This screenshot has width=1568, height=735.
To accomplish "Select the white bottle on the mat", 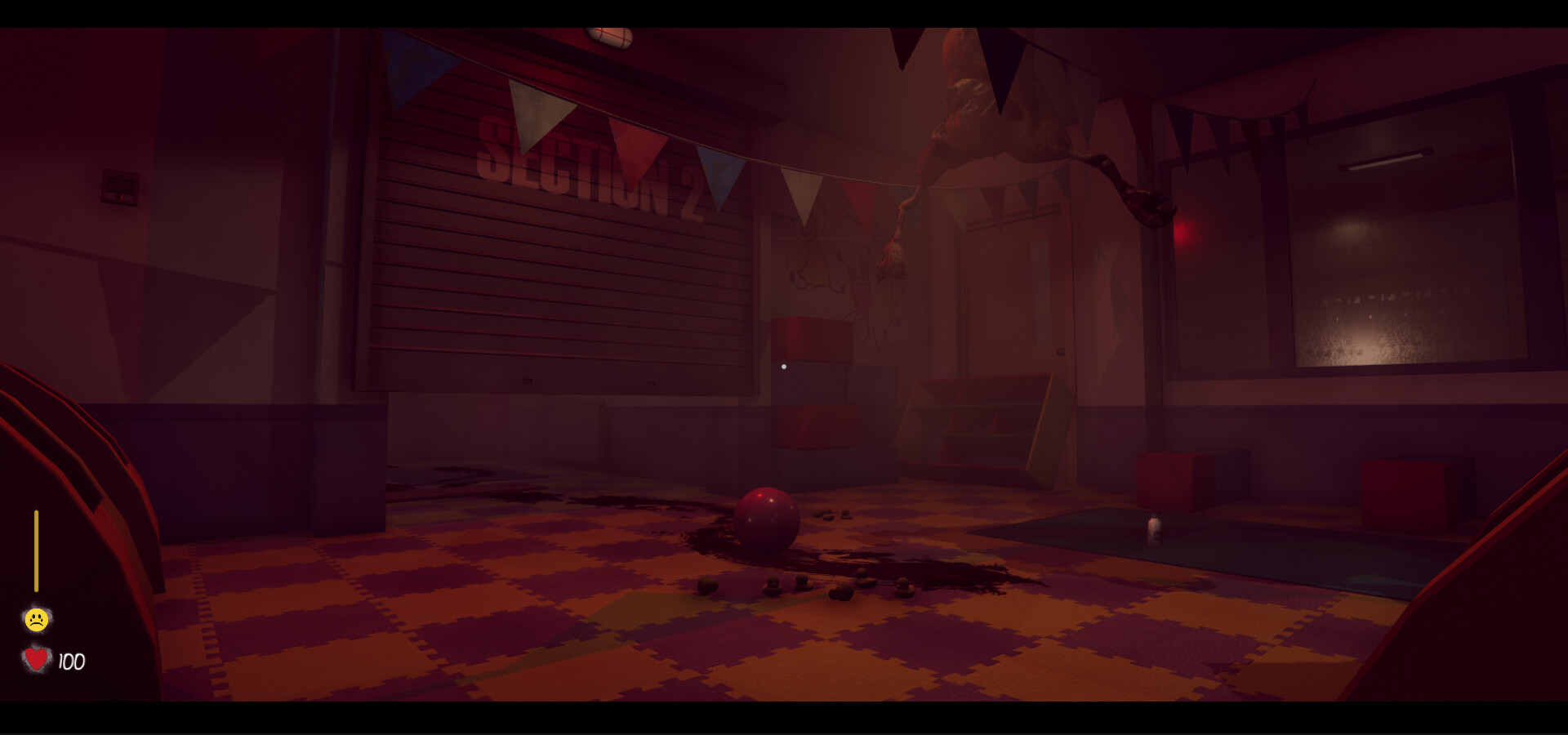I will click(x=1155, y=530).
